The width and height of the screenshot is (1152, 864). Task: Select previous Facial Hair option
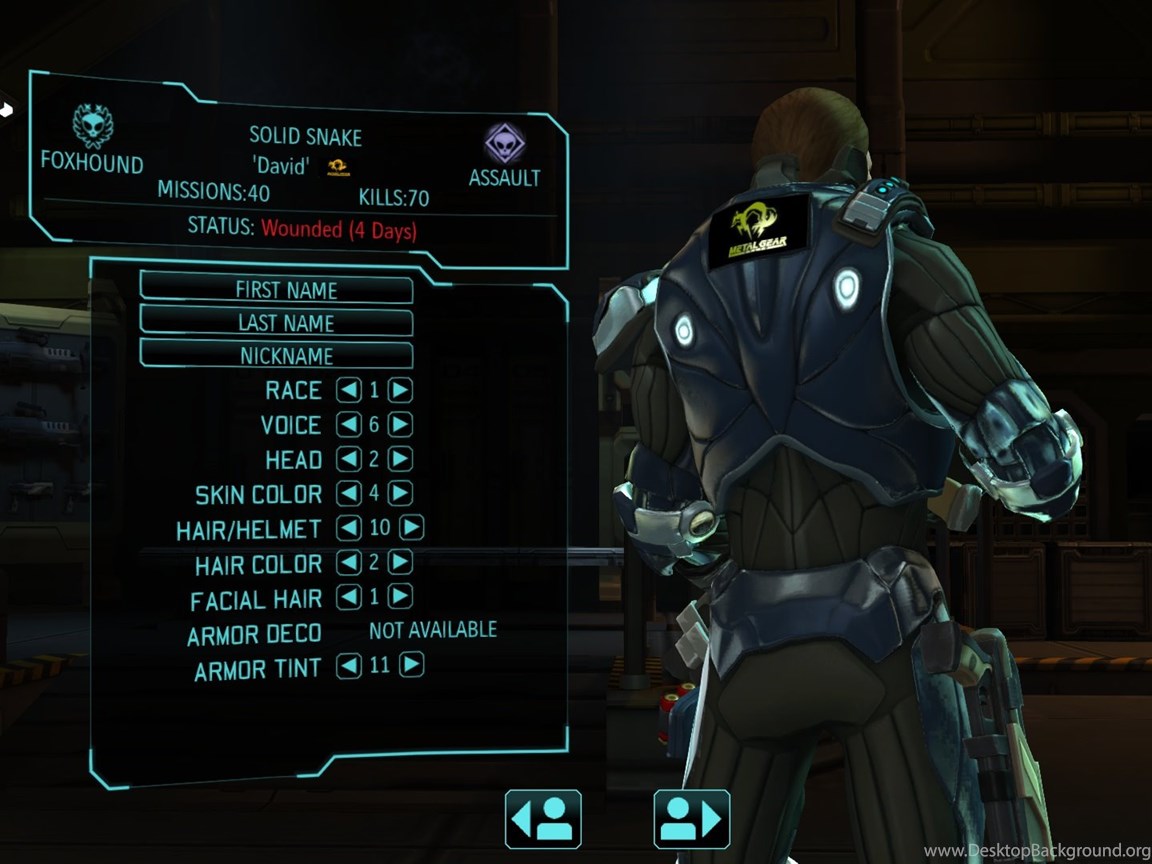pyautogui.click(x=349, y=597)
